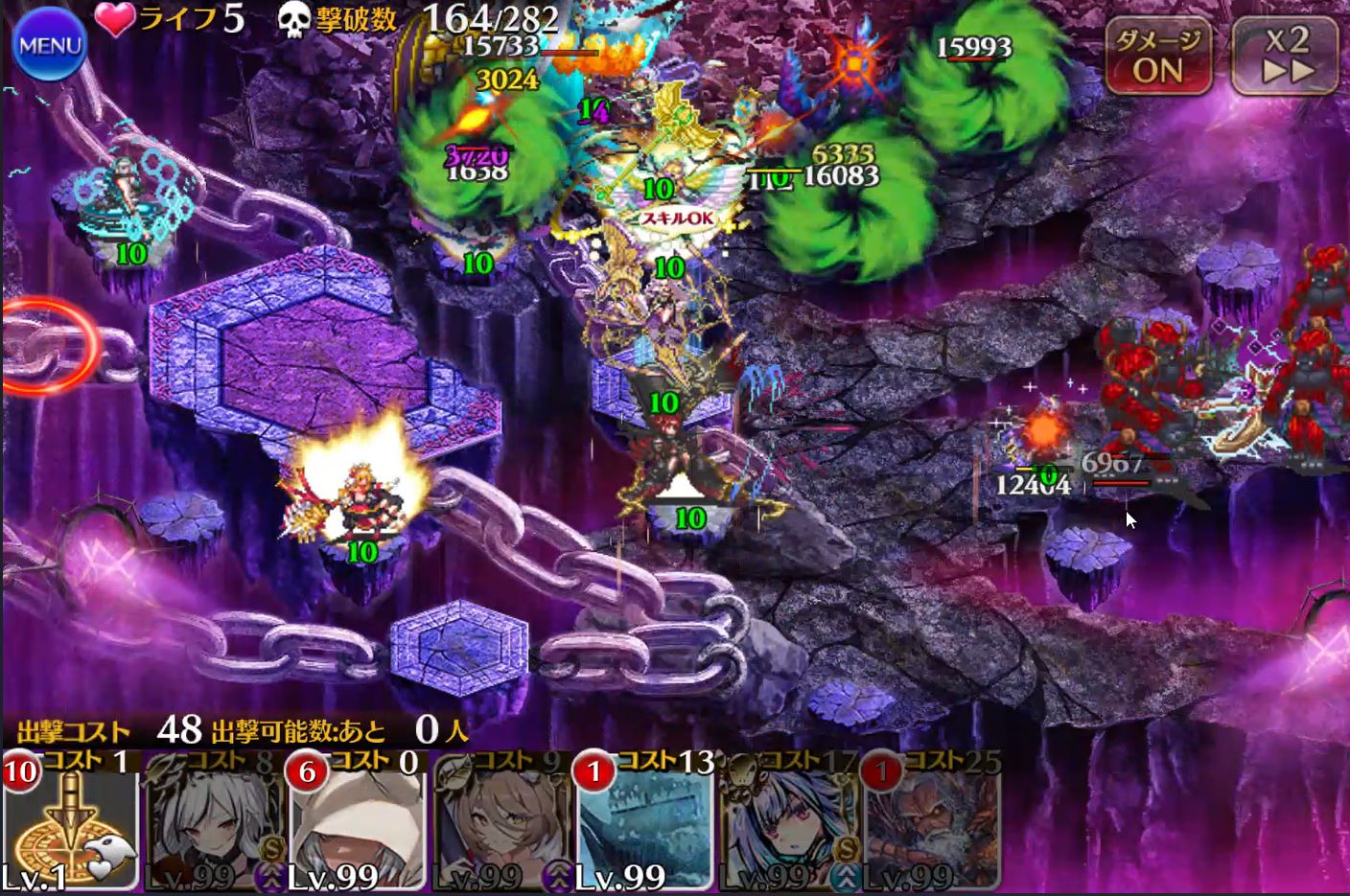Viewport: 1350px width, 896px height.
Task: Pick the cost 17 blue-haired unit card
Action: pyautogui.click(x=789, y=822)
